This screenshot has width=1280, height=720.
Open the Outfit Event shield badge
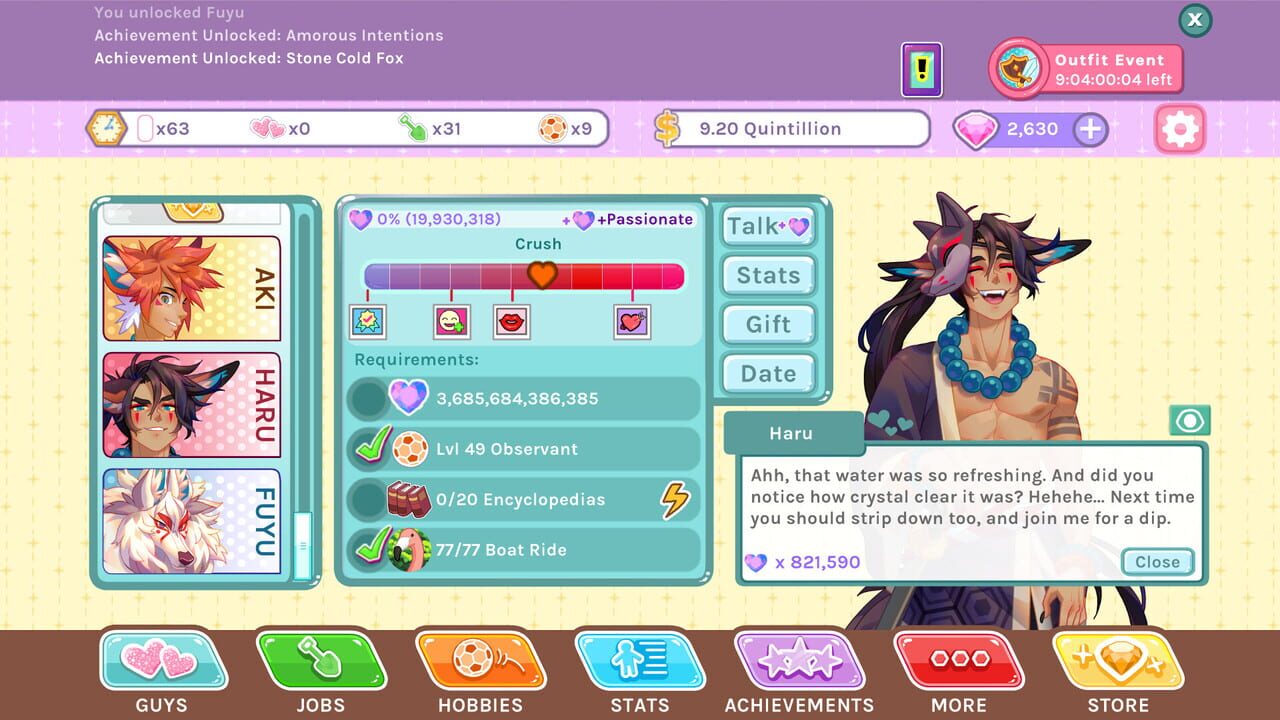[1017, 70]
